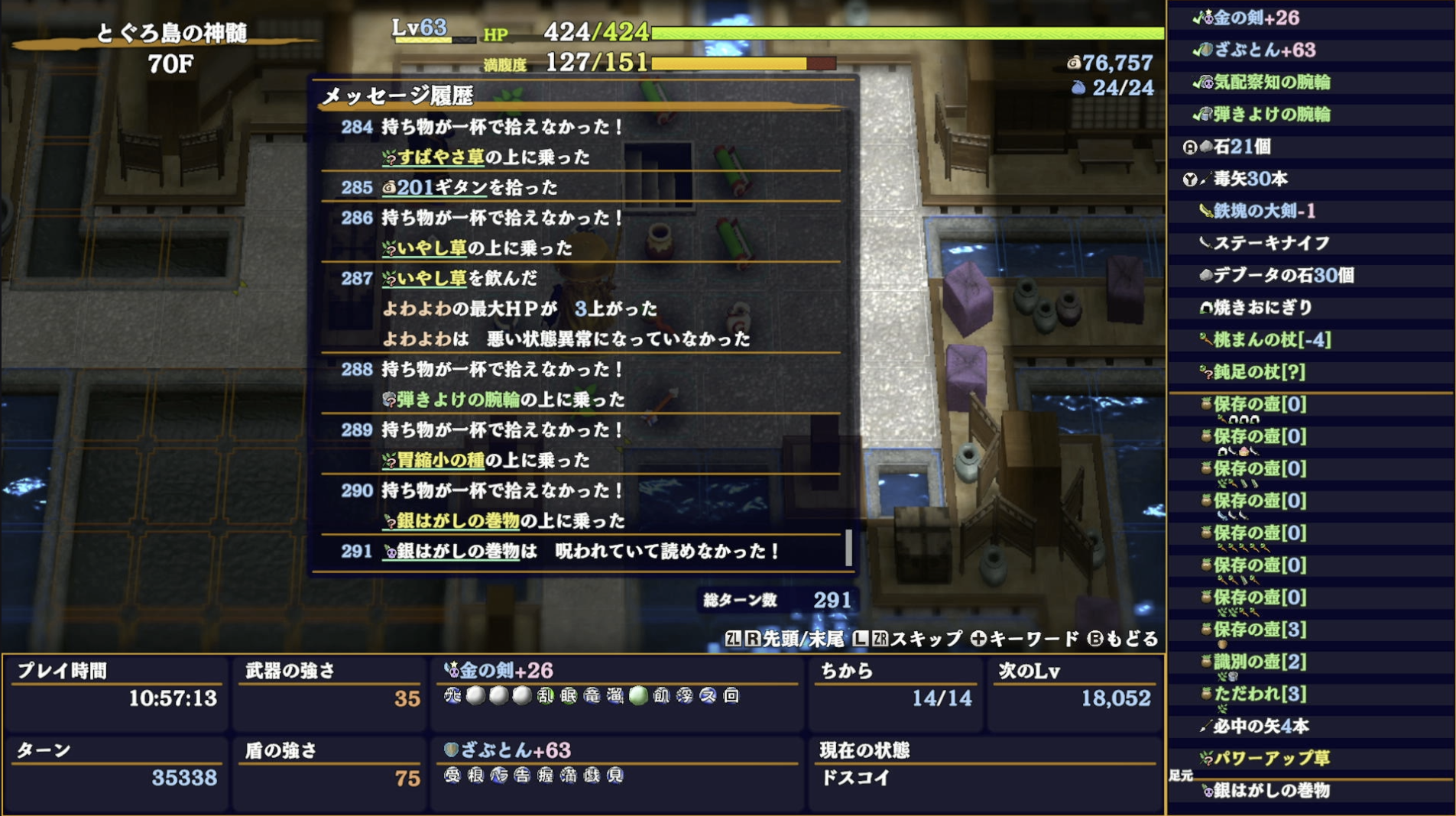Switch to メッセージ履歴 message history view
Image resolution: width=1456 pixels, height=816 pixels.
397,96
